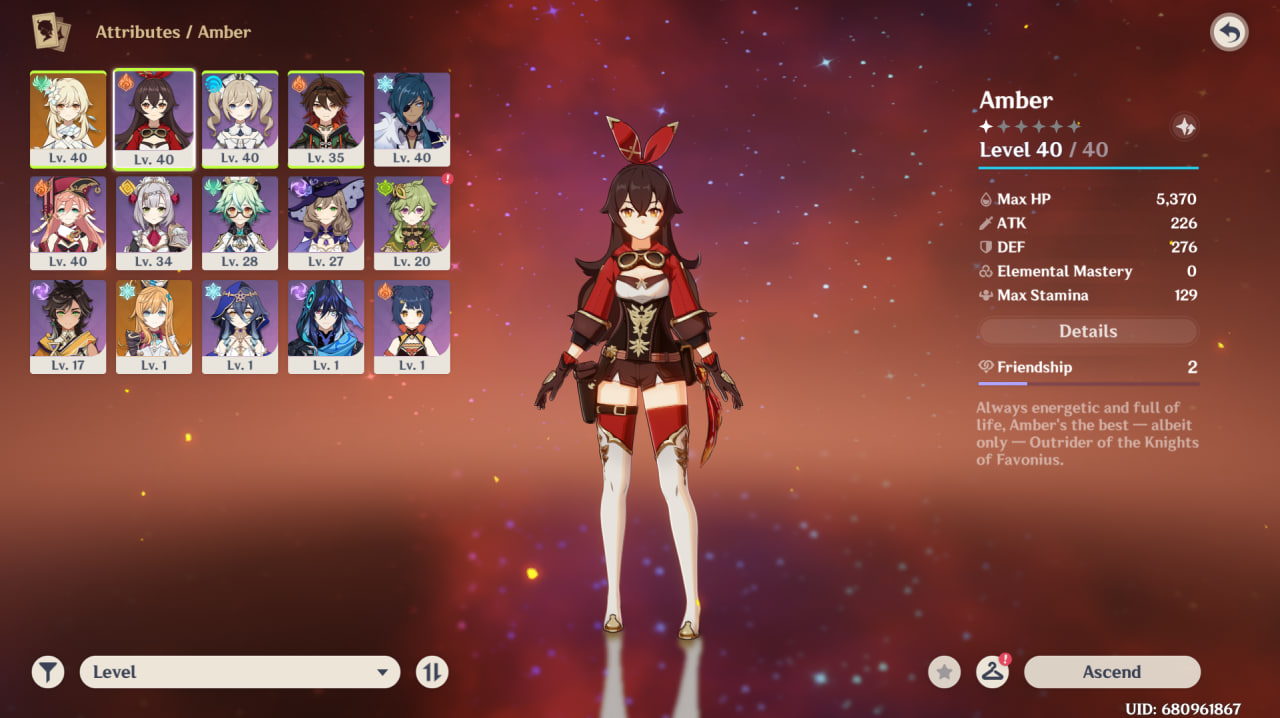Image resolution: width=1280 pixels, height=718 pixels.
Task: Select Yanfei's Level 40 portrait
Action: coord(68,222)
